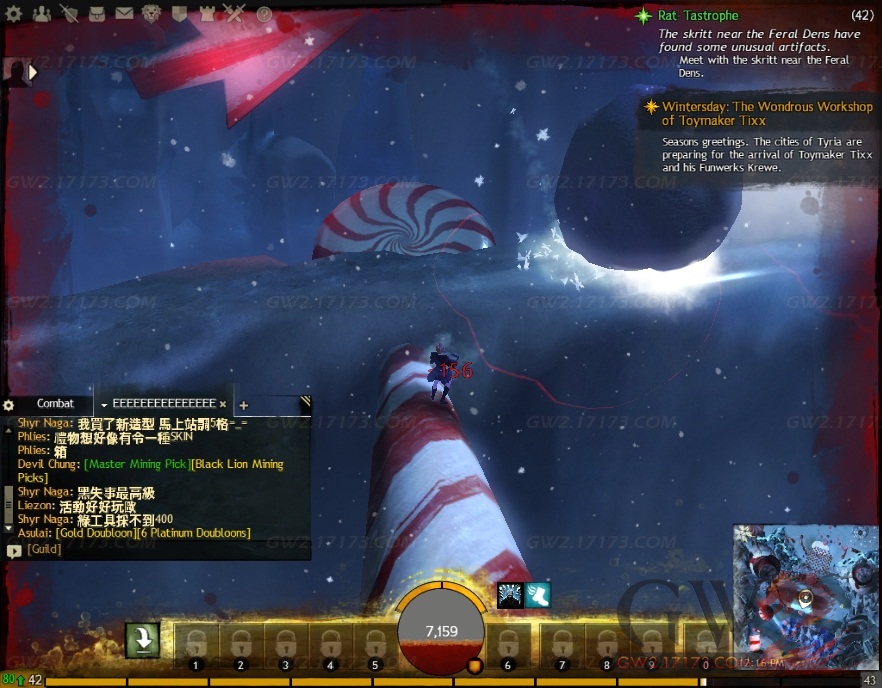882x688 pixels.
Task: Open the Black Lion Trading Company lion icon
Action: pyautogui.click(x=153, y=14)
